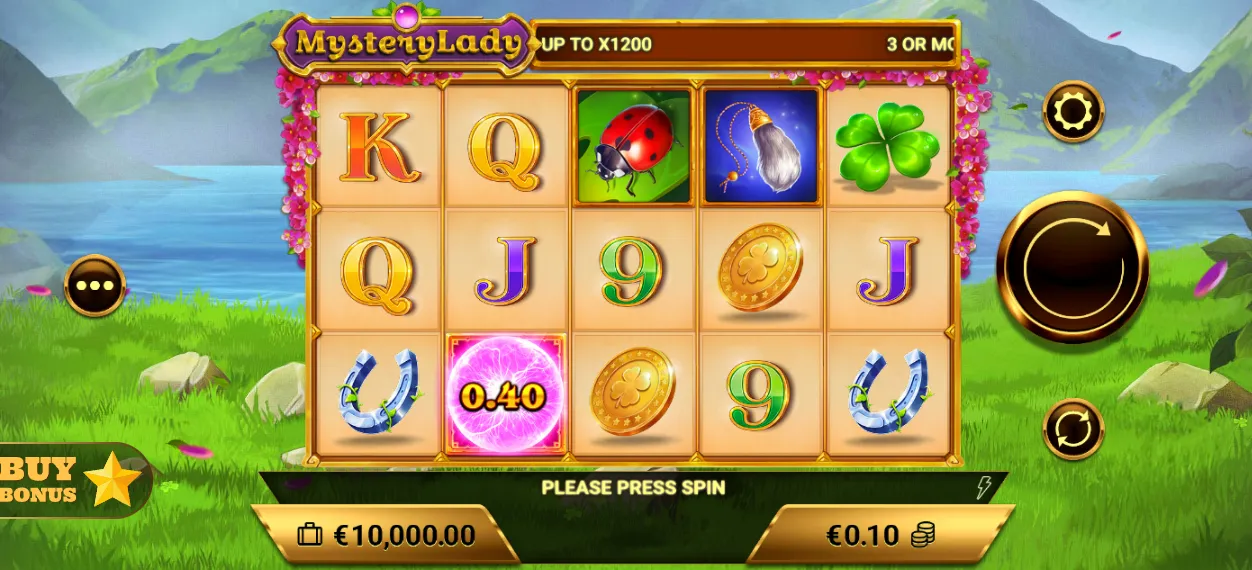Activate the autoplay circular arrows button
Viewport: 1252px width, 570px height.
click(1073, 429)
